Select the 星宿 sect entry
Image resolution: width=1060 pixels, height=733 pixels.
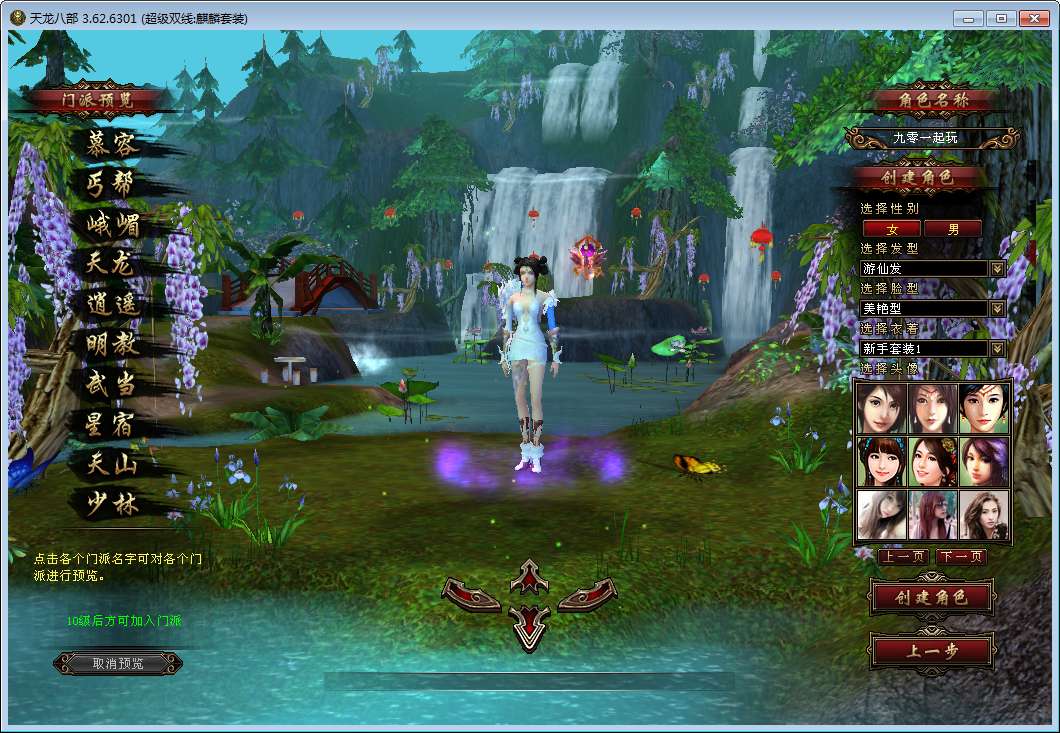(x=111, y=424)
